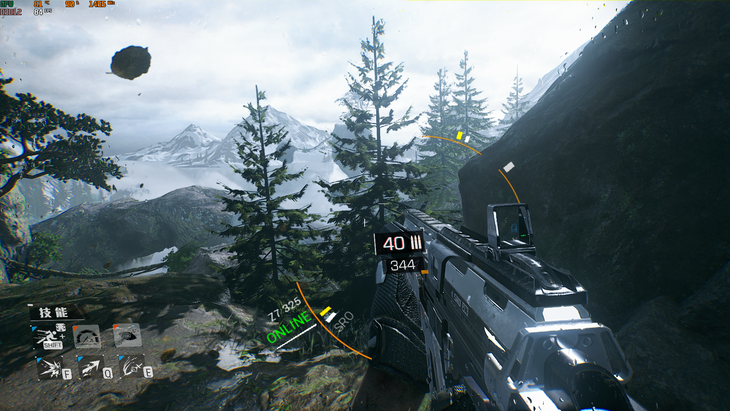
Task: Select the greyed-out skill with the orange corner beside the gauge icon
Action: point(126,336)
